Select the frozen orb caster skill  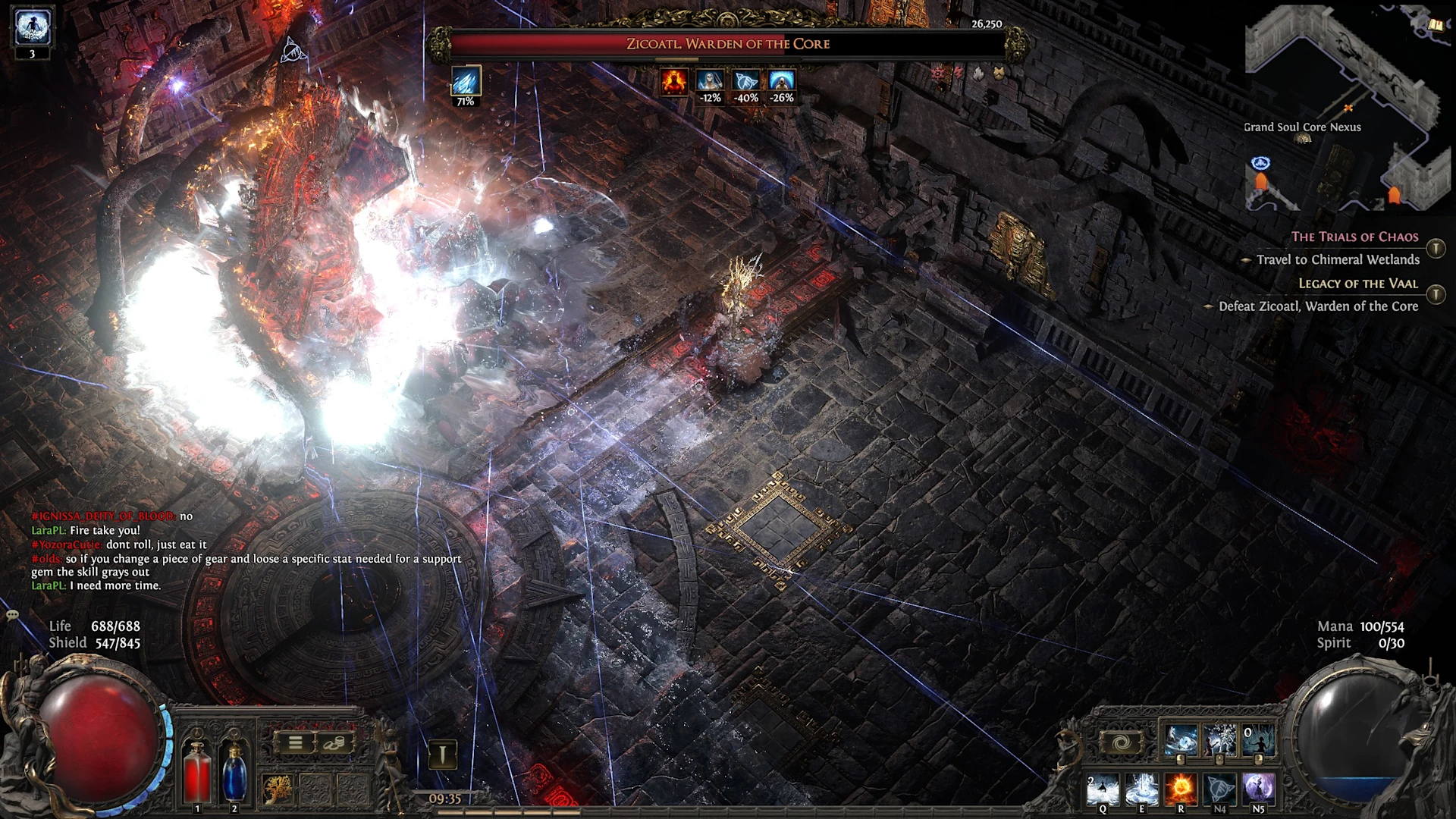[x=1181, y=739]
